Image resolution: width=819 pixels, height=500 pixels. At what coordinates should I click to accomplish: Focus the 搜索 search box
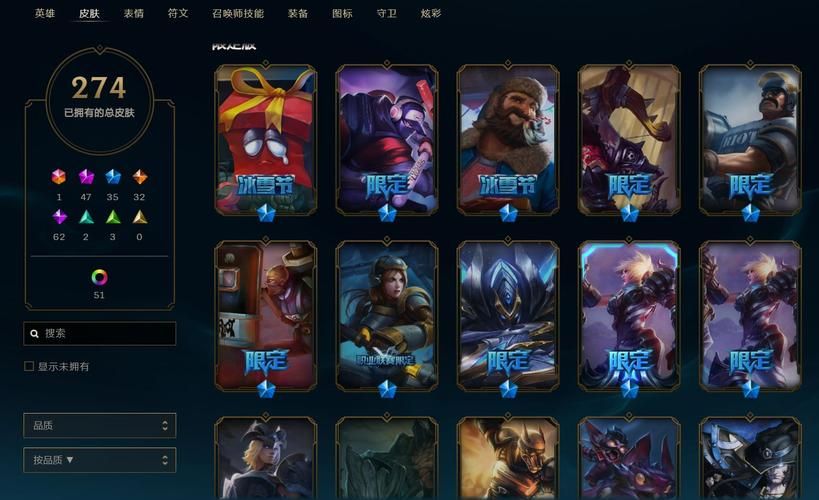(100, 333)
